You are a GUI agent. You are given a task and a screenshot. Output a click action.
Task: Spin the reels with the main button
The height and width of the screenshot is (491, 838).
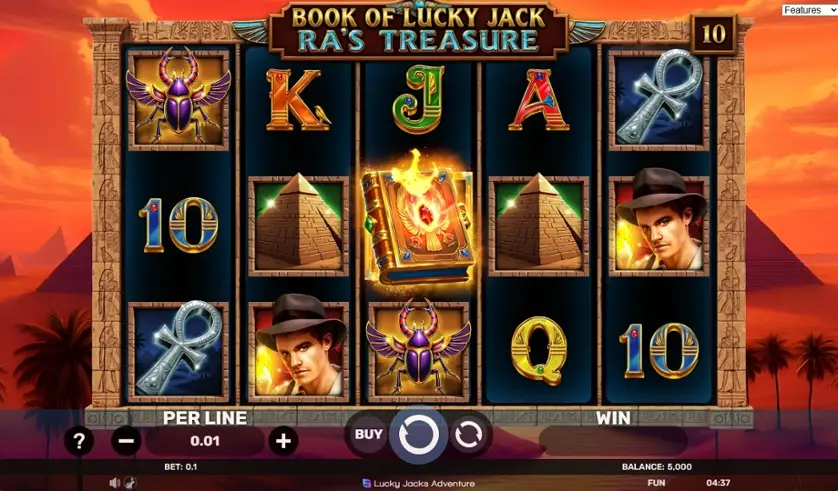coord(418,434)
